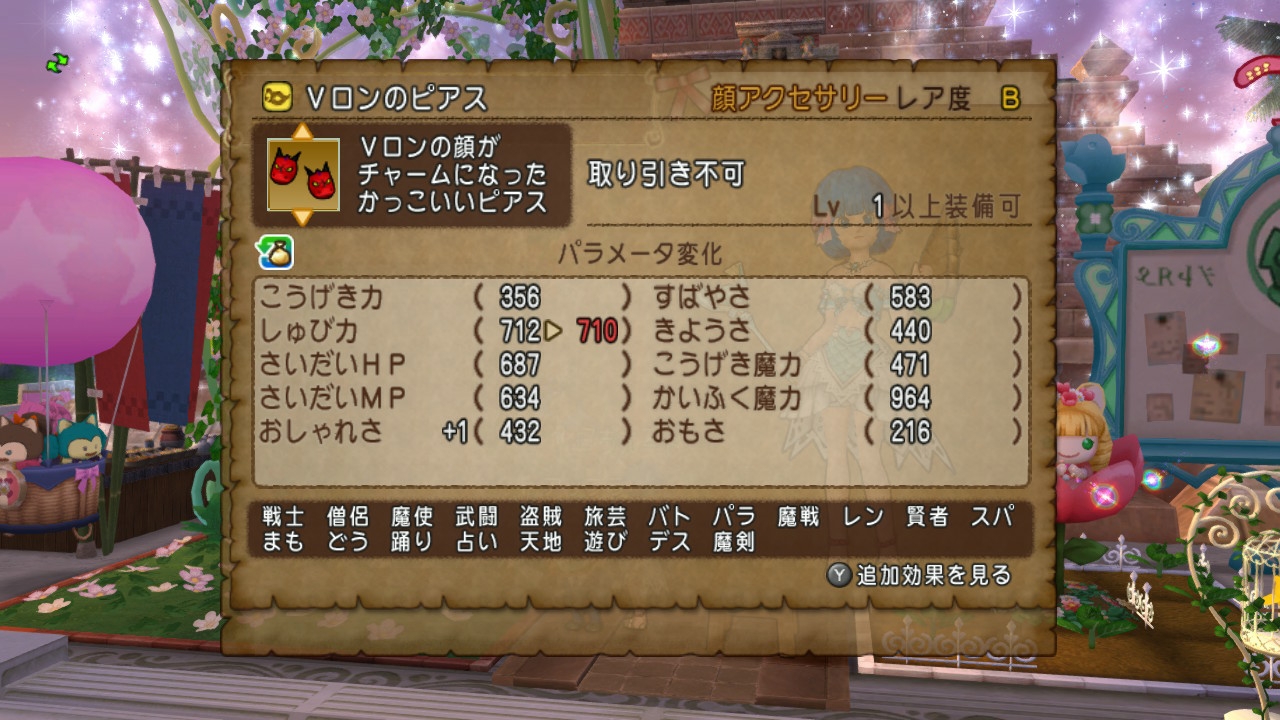
Task: Select the 賢者 class label
Action: [x=927, y=516]
